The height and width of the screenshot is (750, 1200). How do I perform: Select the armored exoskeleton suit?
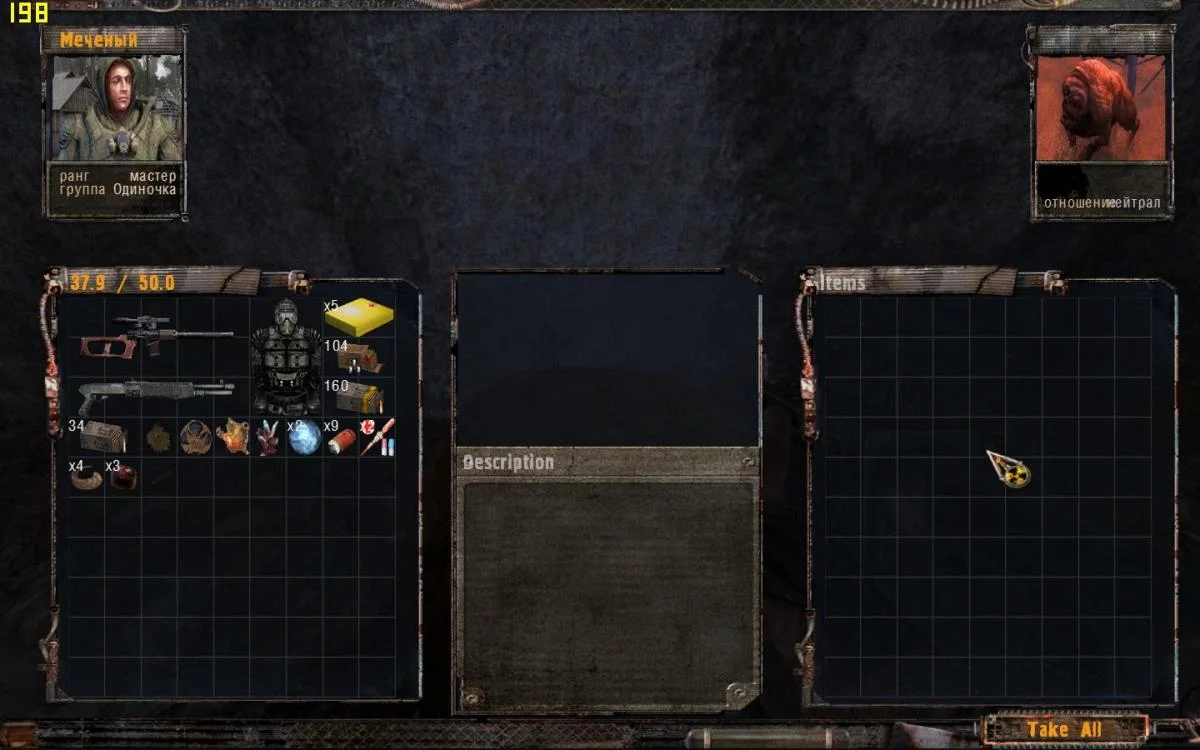tap(286, 357)
